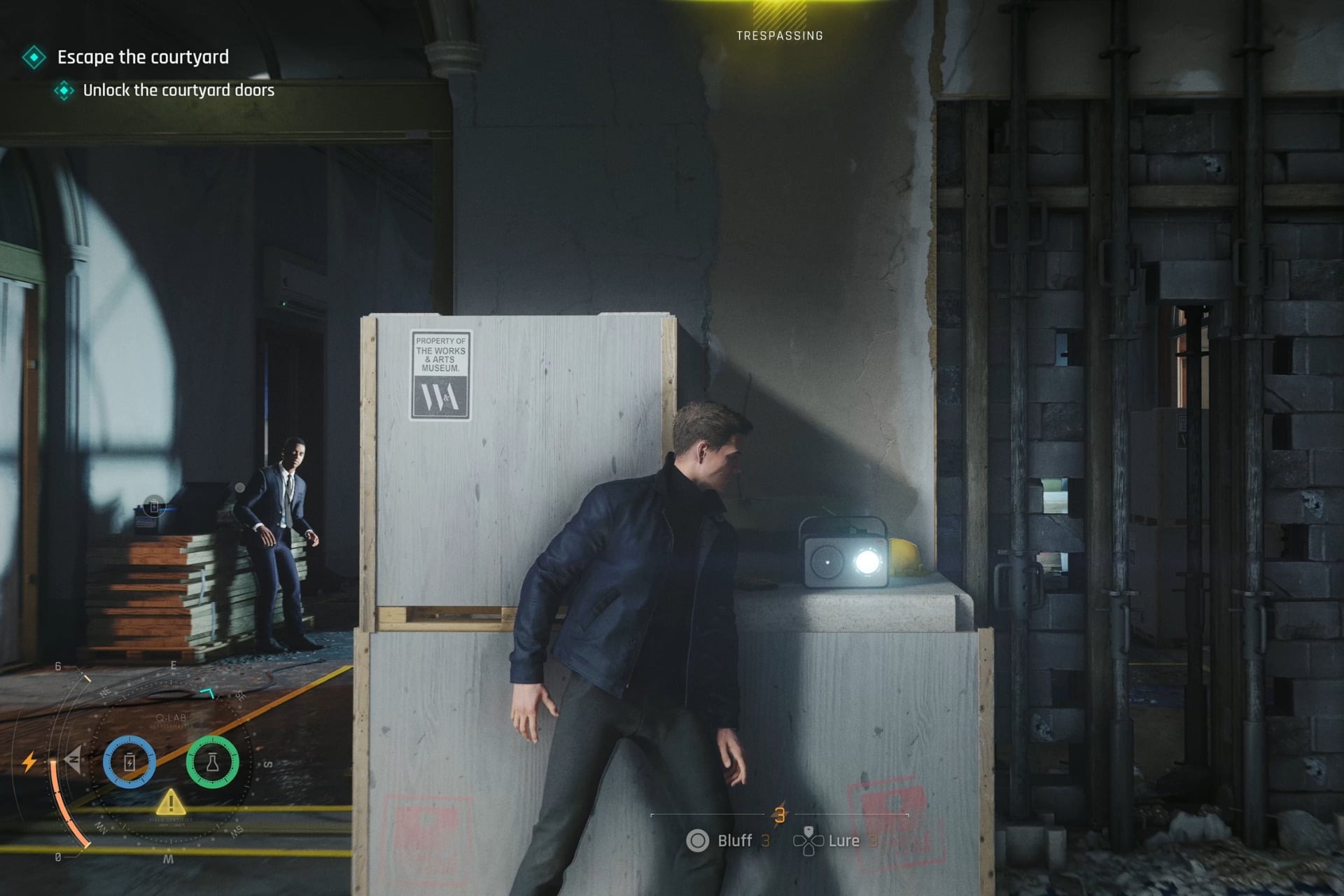
Task: Collapse the Unlock the courtyard doors sub-objective
Action: click(x=178, y=90)
